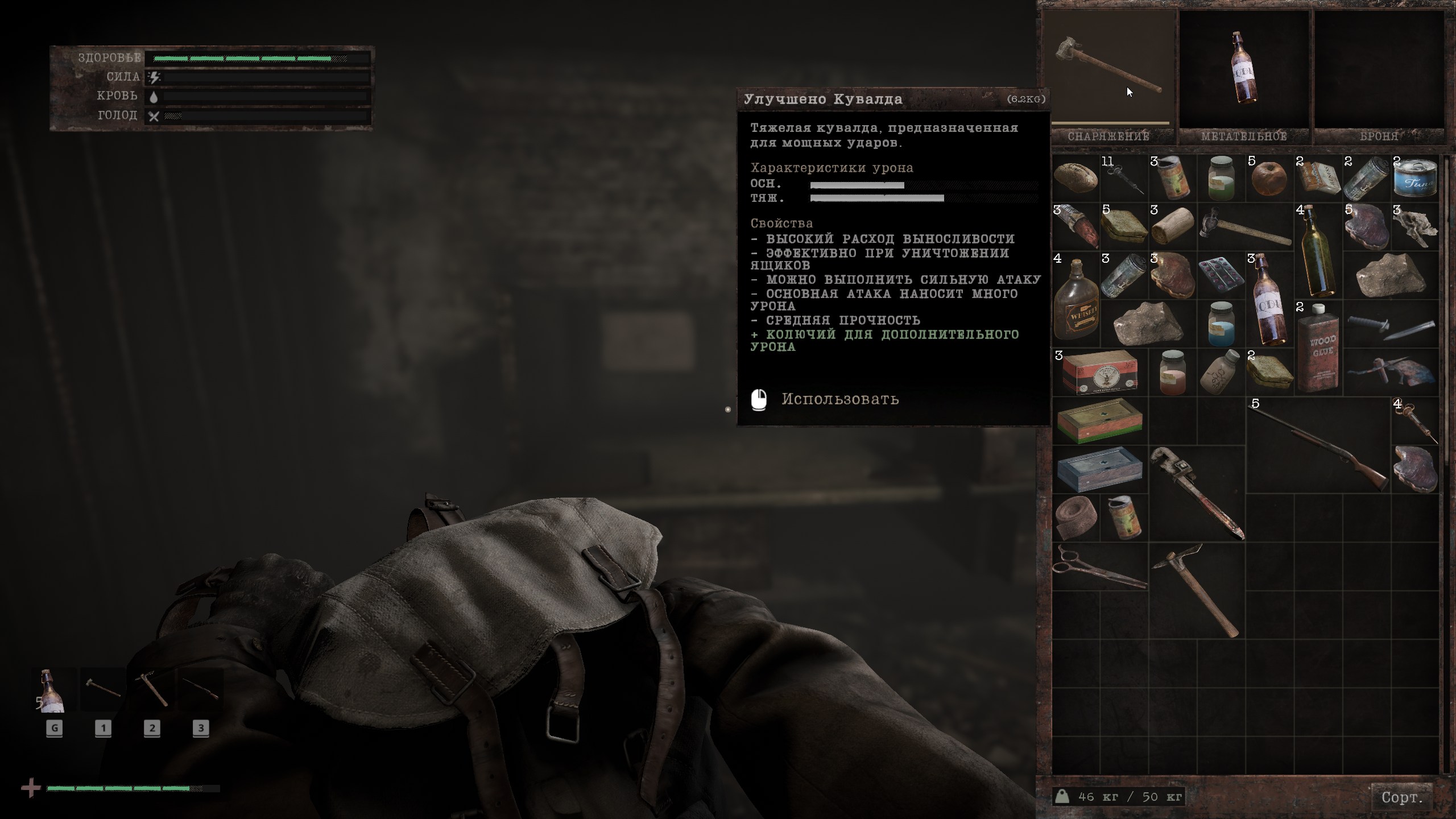Pick the pickaxe in inventory
This screenshot has width=1456, height=819.
pyautogui.click(x=1196, y=590)
